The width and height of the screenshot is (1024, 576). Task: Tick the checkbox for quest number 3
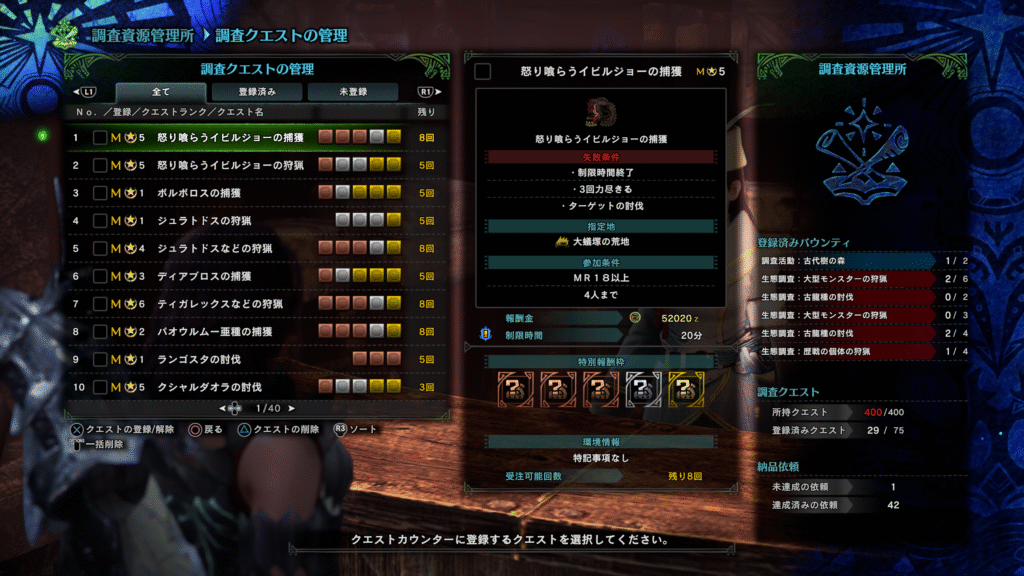100,193
